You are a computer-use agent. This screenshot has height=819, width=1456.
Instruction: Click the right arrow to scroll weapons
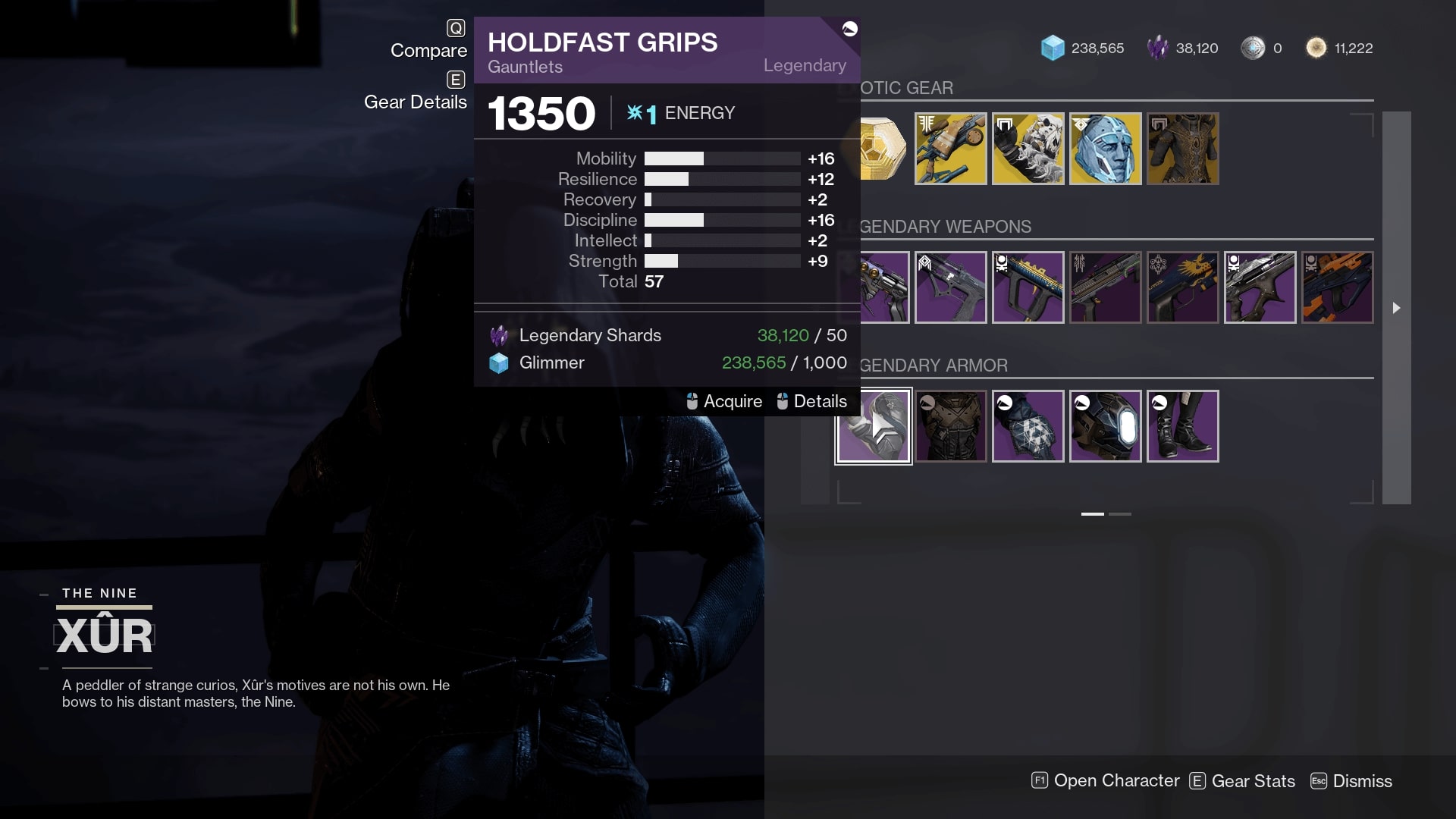coord(1397,309)
